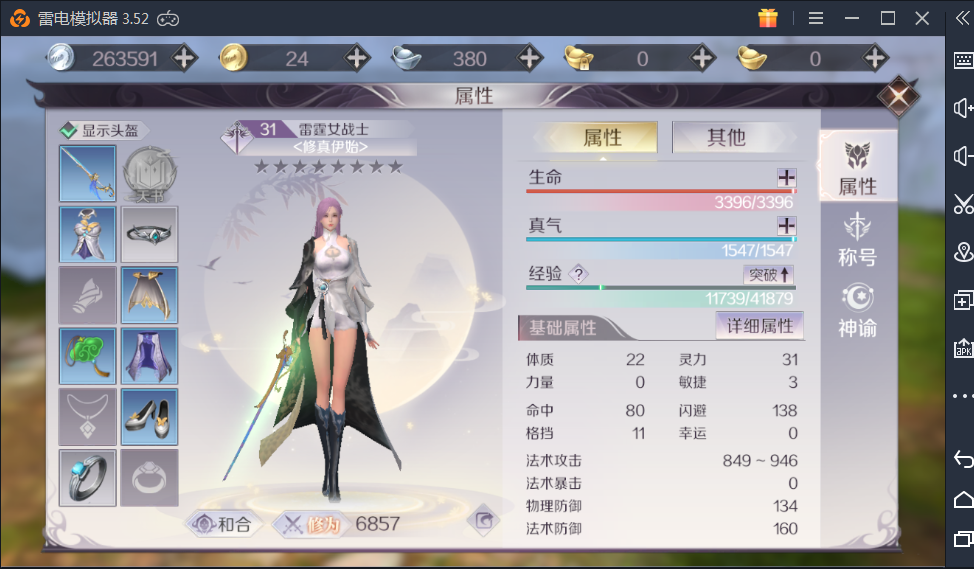Open the 称号 side tab
The width and height of the screenshot is (974, 569).
pos(857,241)
